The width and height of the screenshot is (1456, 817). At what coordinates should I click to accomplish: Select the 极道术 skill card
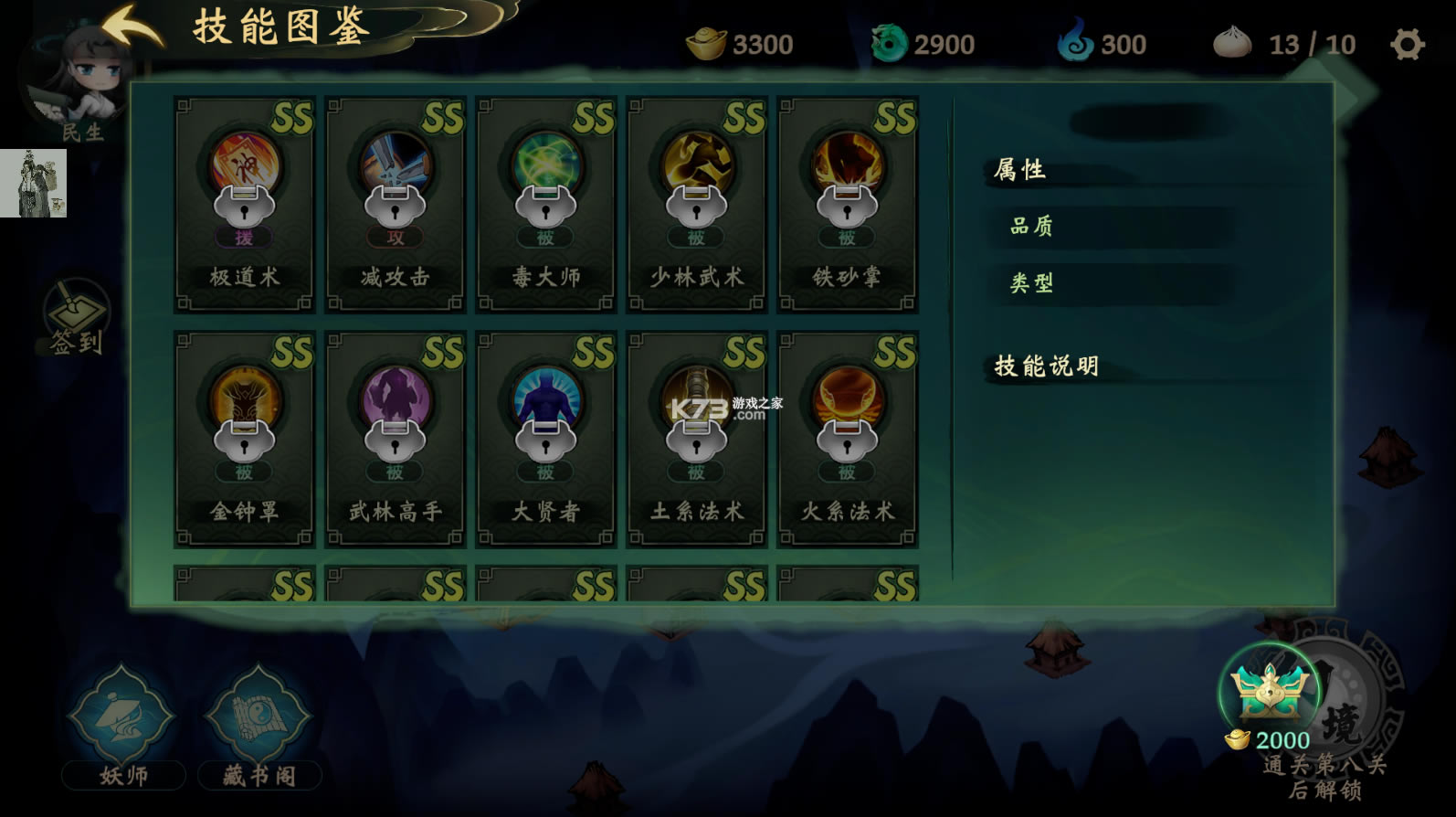tap(244, 205)
